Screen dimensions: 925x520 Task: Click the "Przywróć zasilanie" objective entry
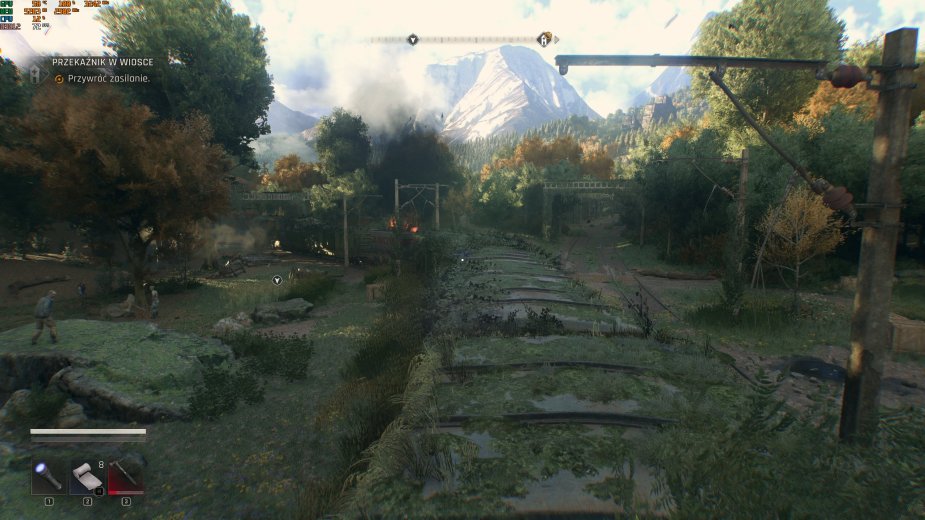coord(108,78)
